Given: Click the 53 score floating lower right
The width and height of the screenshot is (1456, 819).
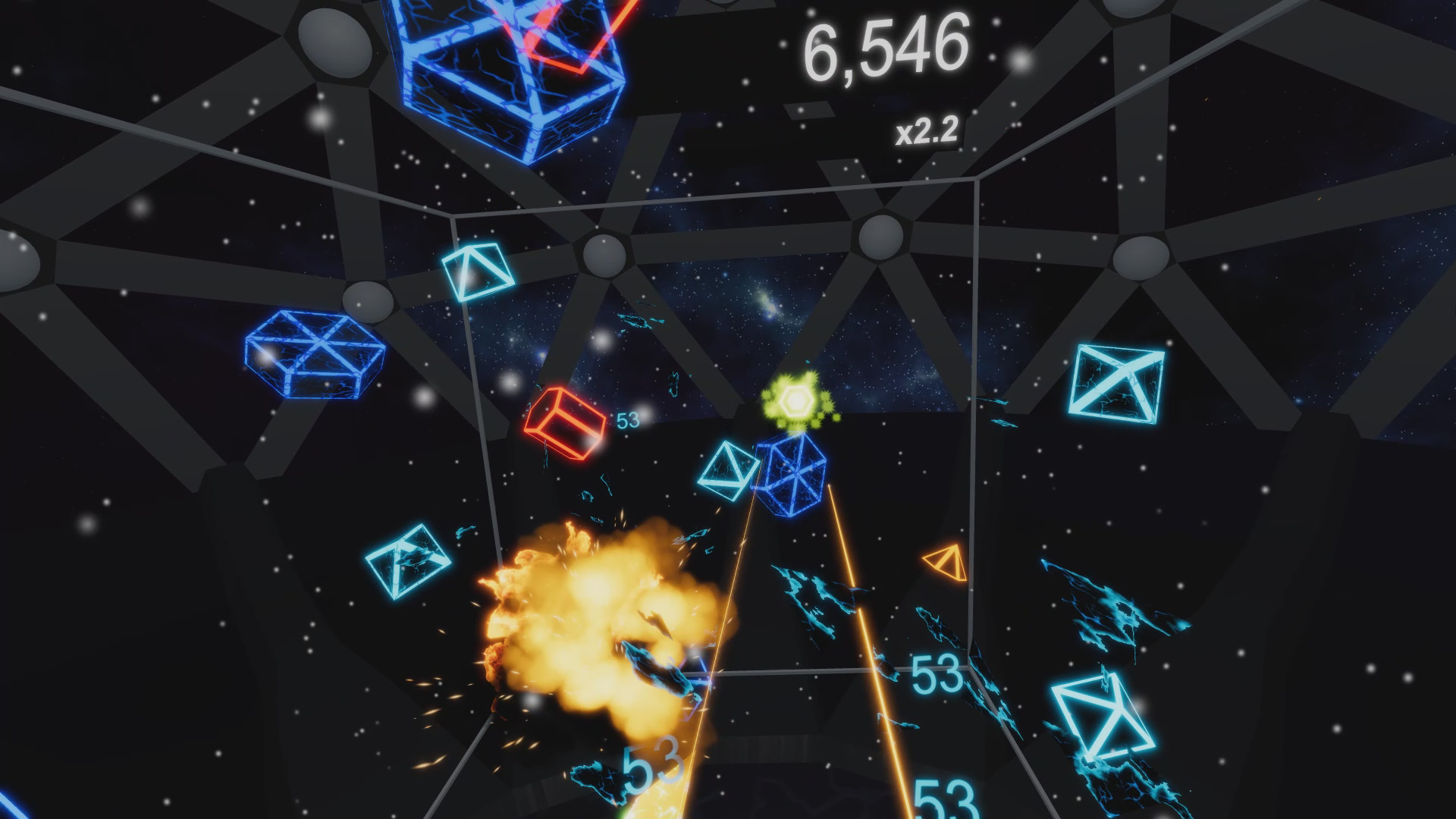Looking at the screenshot, I should 939,670.
